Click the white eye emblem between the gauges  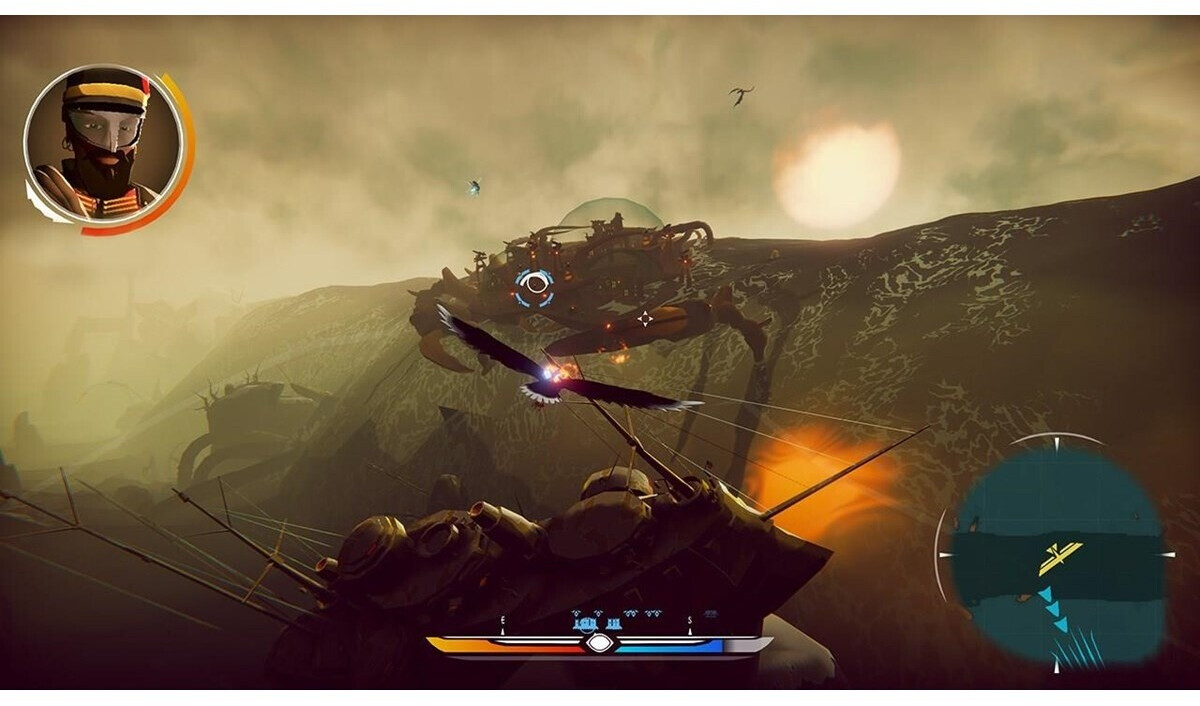tap(599, 643)
